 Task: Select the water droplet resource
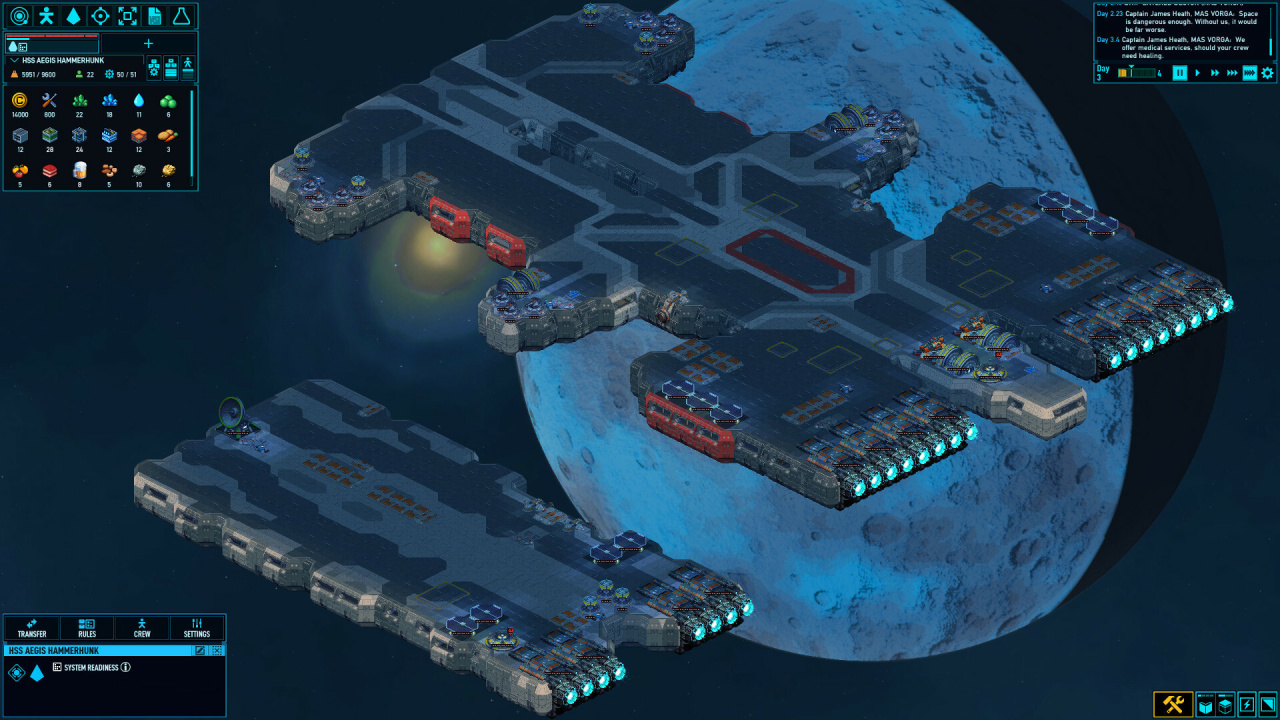[x=139, y=100]
